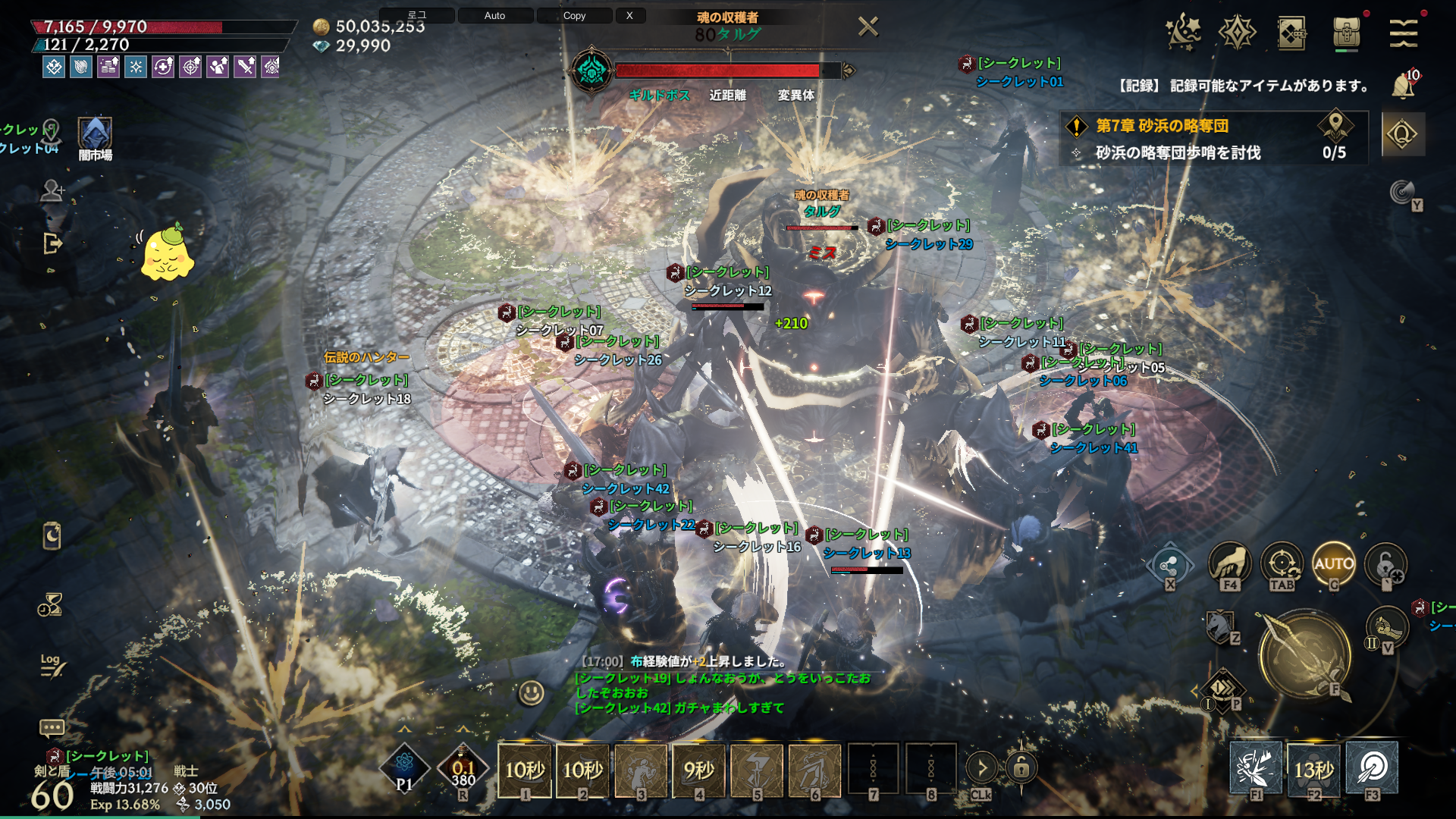Click the Auto button in top bar
The image size is (1456, 819).
[494, 15]
